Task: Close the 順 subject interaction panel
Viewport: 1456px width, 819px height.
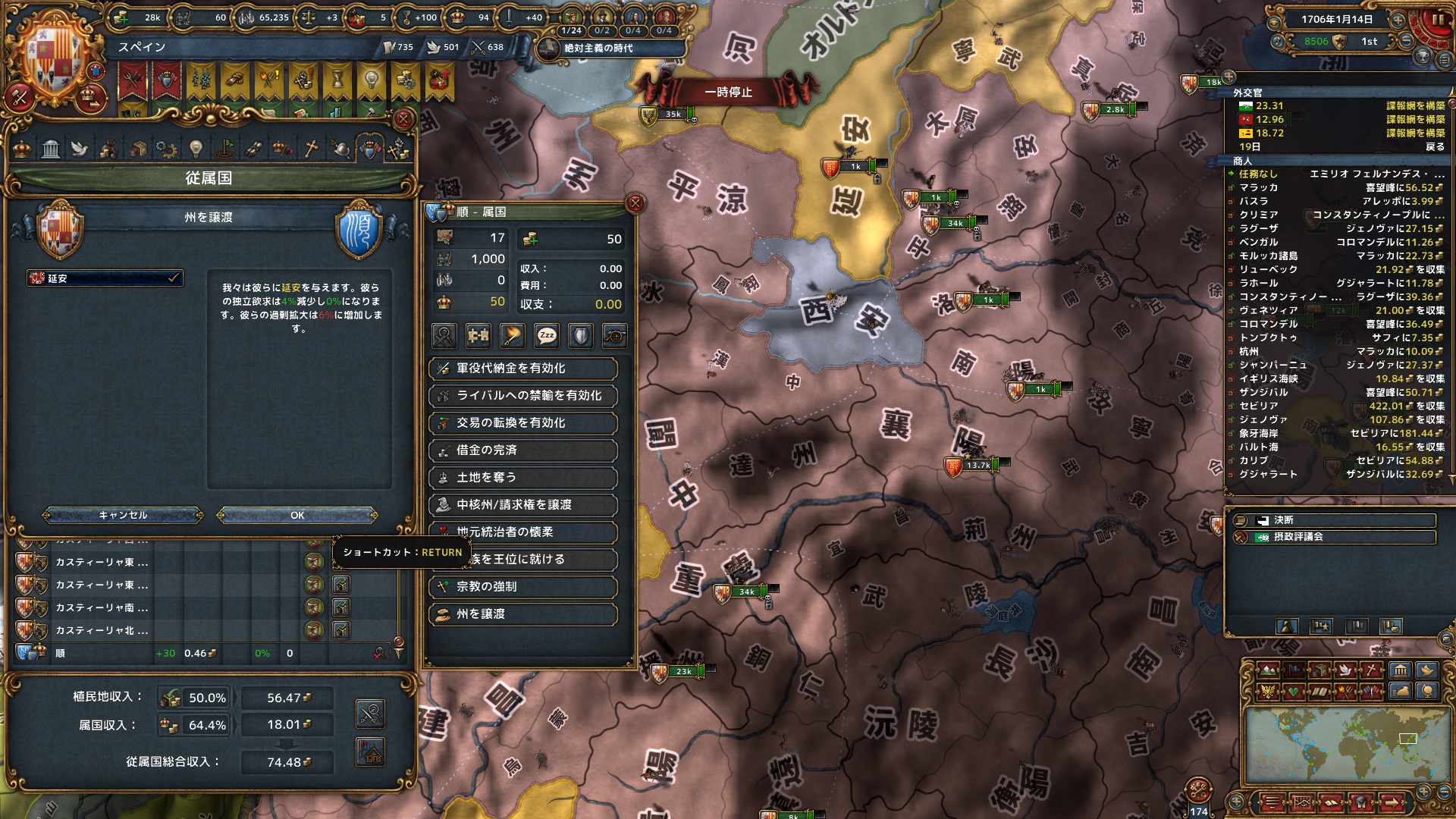Action: [x=635, y=203]
